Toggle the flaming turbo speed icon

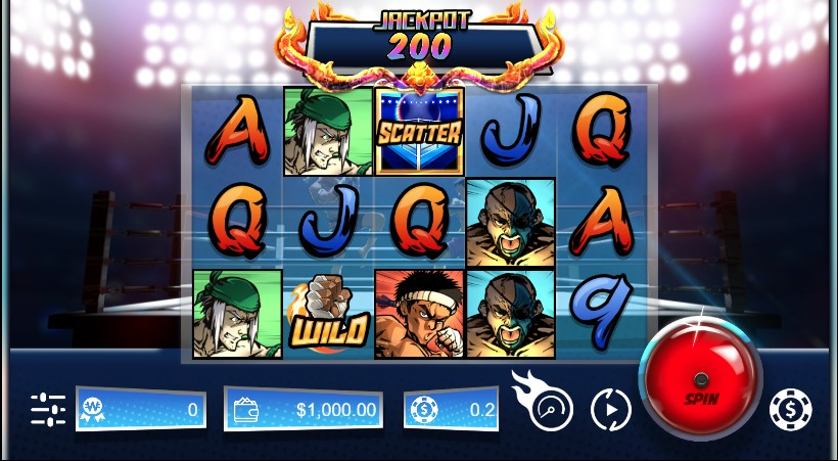coord(547,405)
